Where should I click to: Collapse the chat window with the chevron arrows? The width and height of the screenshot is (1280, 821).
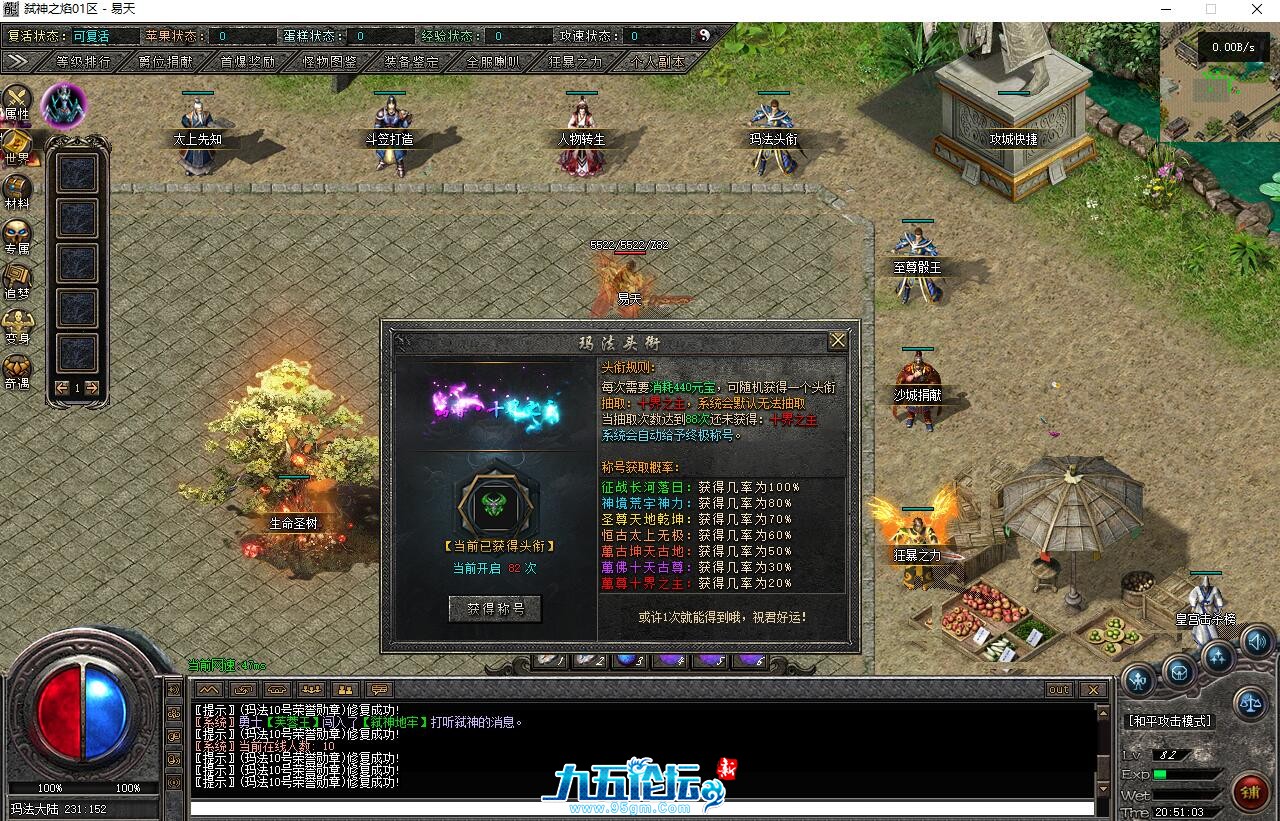[x=208, y=689]
